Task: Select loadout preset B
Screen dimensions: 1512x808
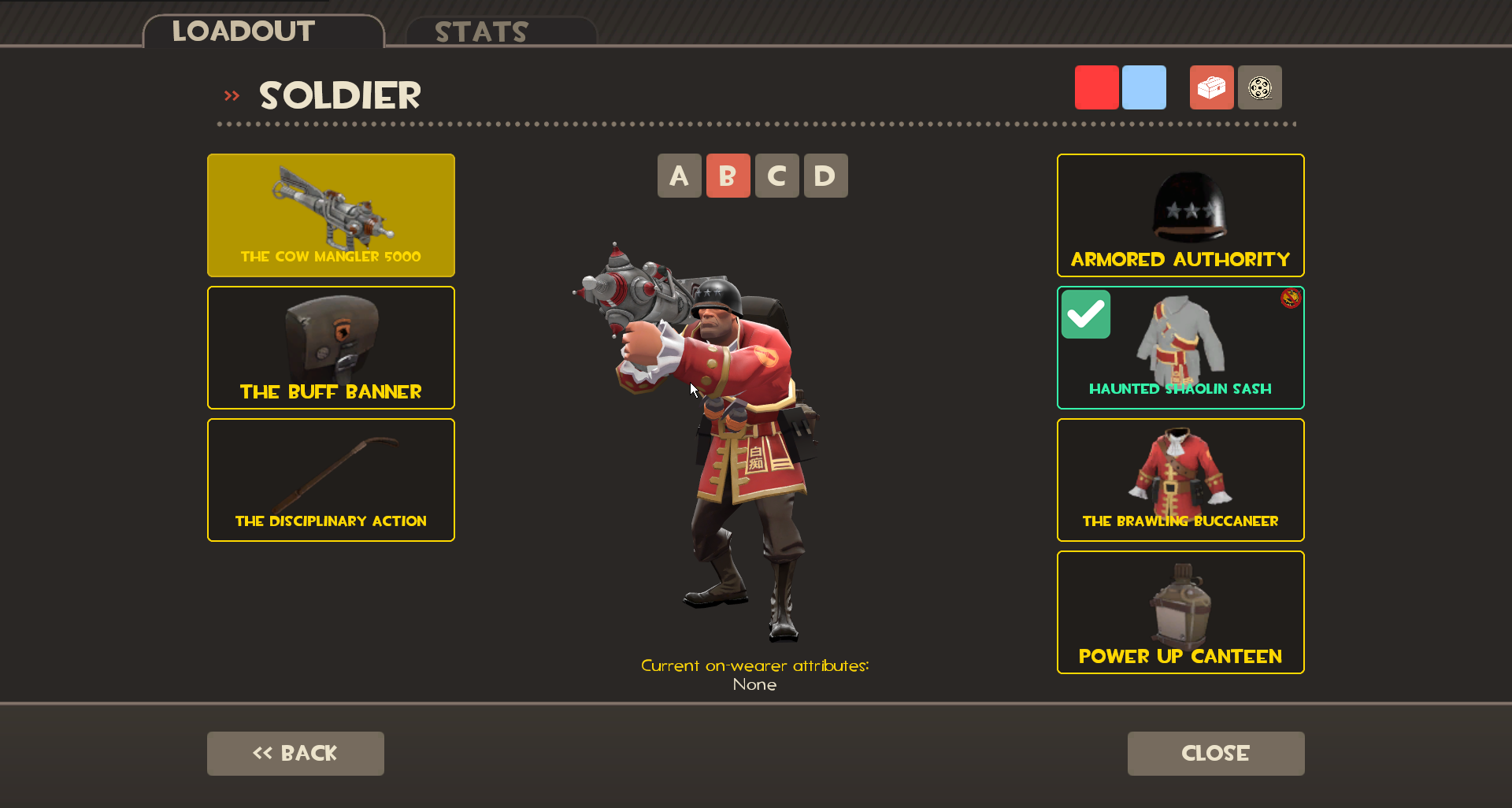Action: (x=728, y=176)
